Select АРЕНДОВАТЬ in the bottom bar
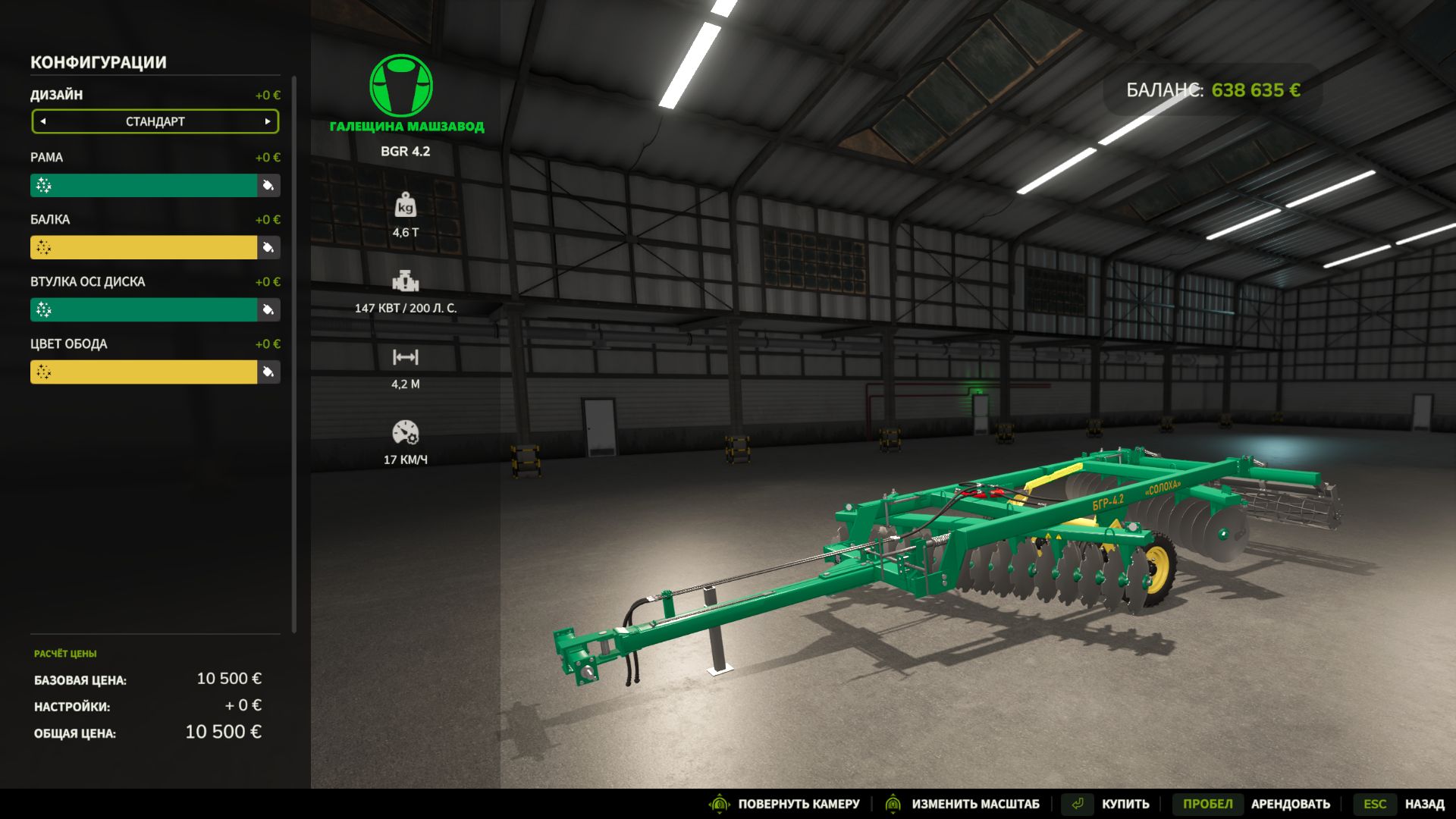 coord(1289,804)
